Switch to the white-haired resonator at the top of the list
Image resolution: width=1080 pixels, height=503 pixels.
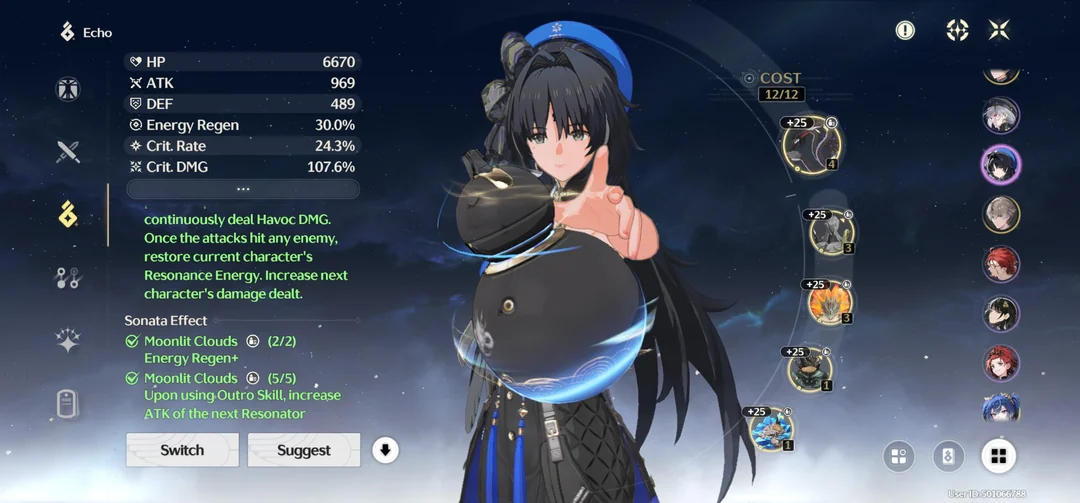(x=1000, y=115)
